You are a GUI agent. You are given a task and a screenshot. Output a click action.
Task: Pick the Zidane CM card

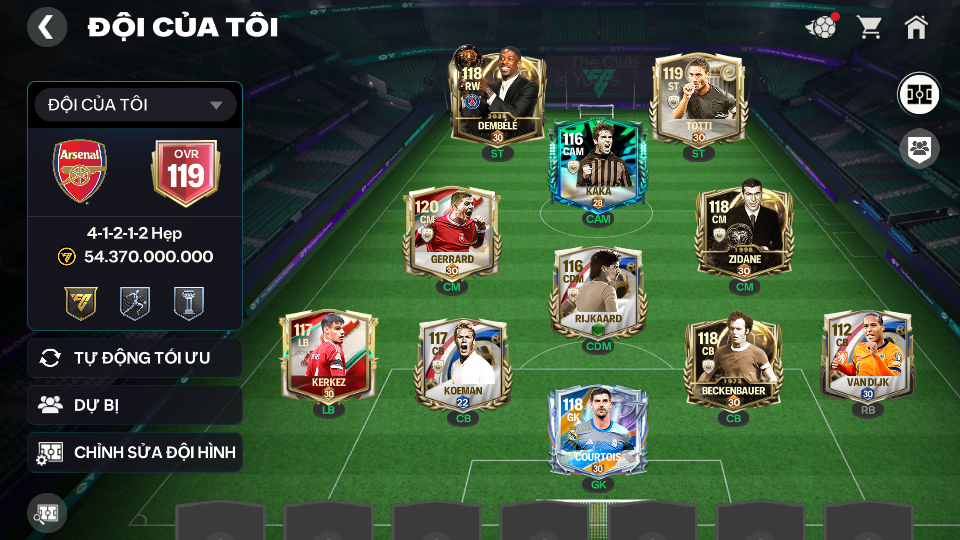[x=743, y=232]
